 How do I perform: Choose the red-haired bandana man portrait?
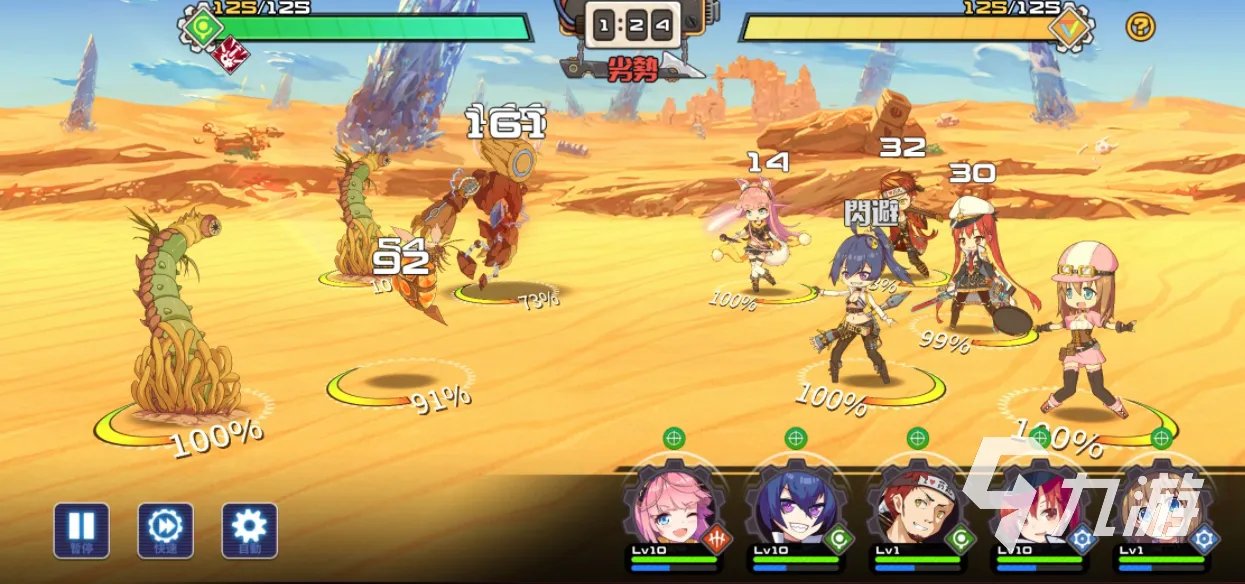coord(917,505)
